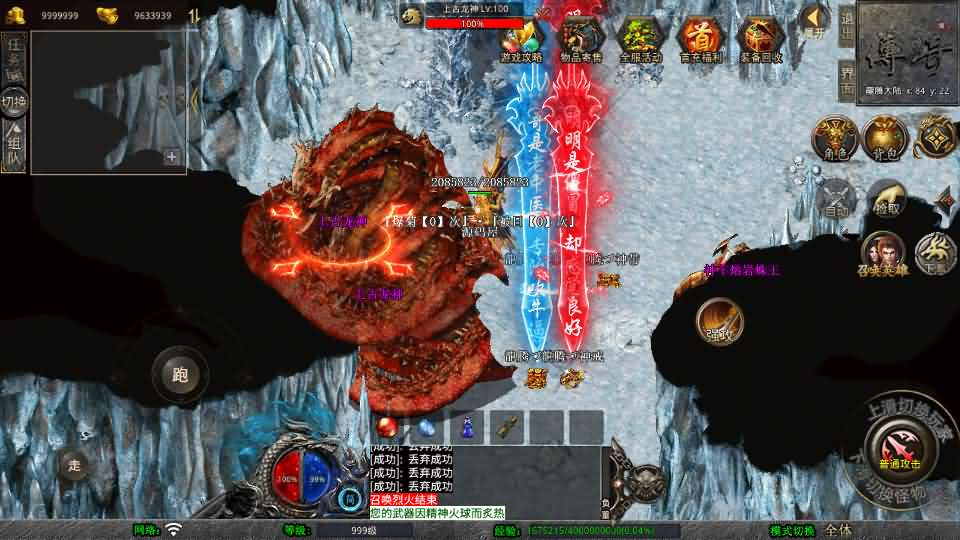Click the 切换 switch button beside the minimap
Viewport: 960px width, 540px height.
coord(14,101)
